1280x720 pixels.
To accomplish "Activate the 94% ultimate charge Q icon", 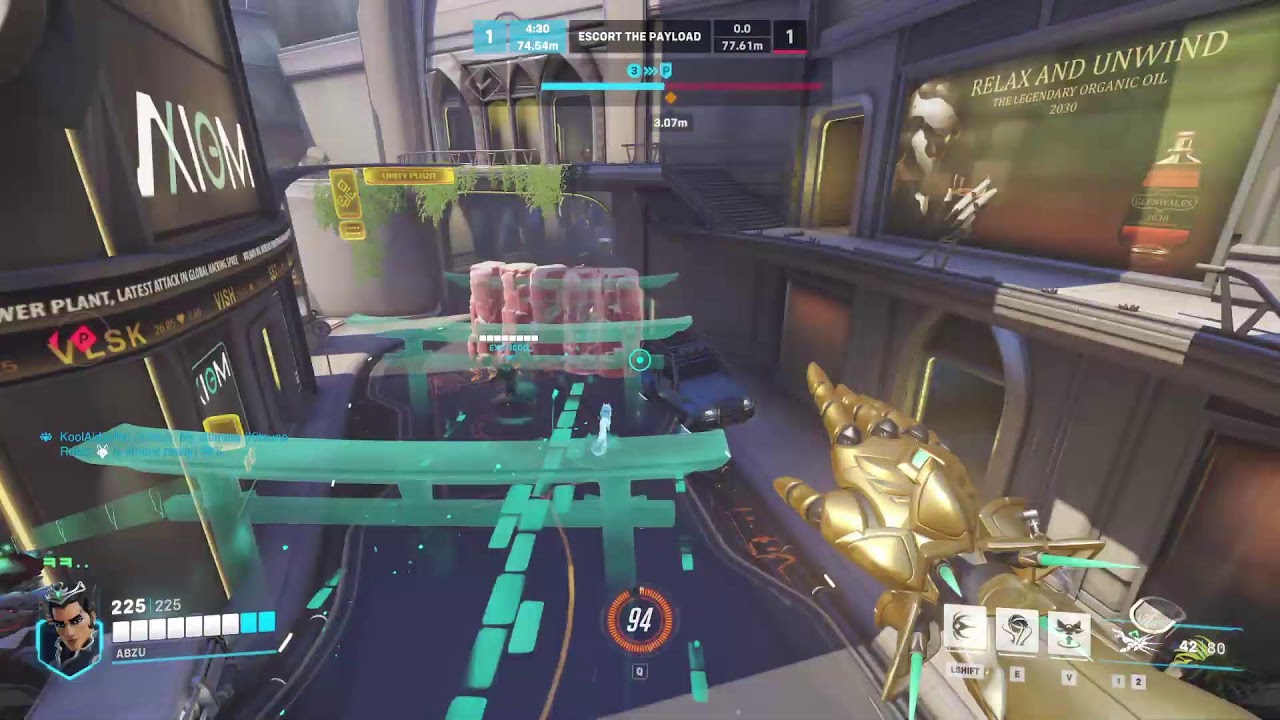I will coord(640,620).
